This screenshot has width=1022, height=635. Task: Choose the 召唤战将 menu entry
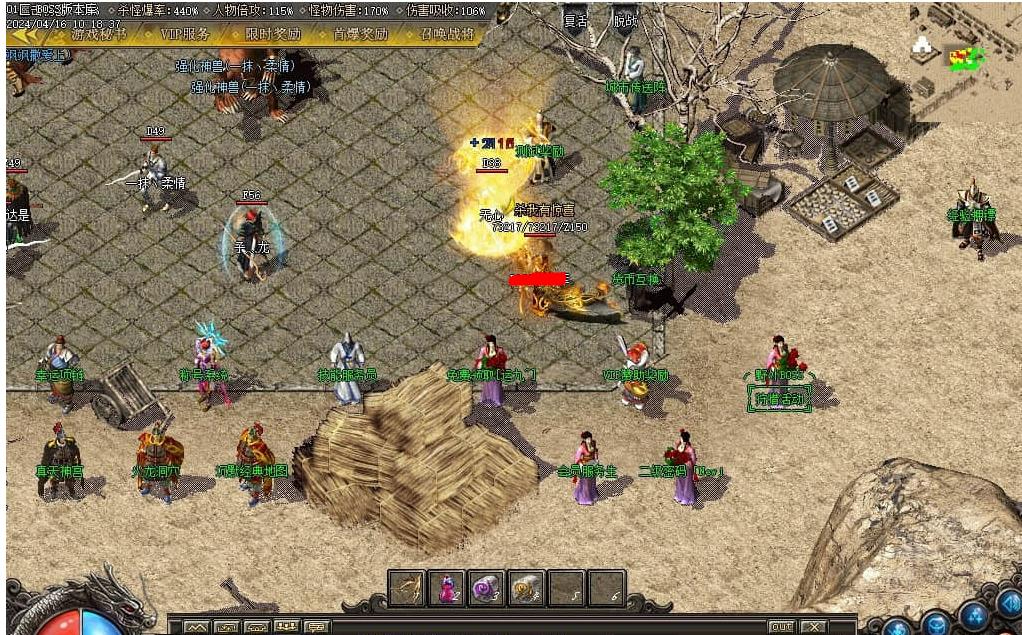coord(447,33)
